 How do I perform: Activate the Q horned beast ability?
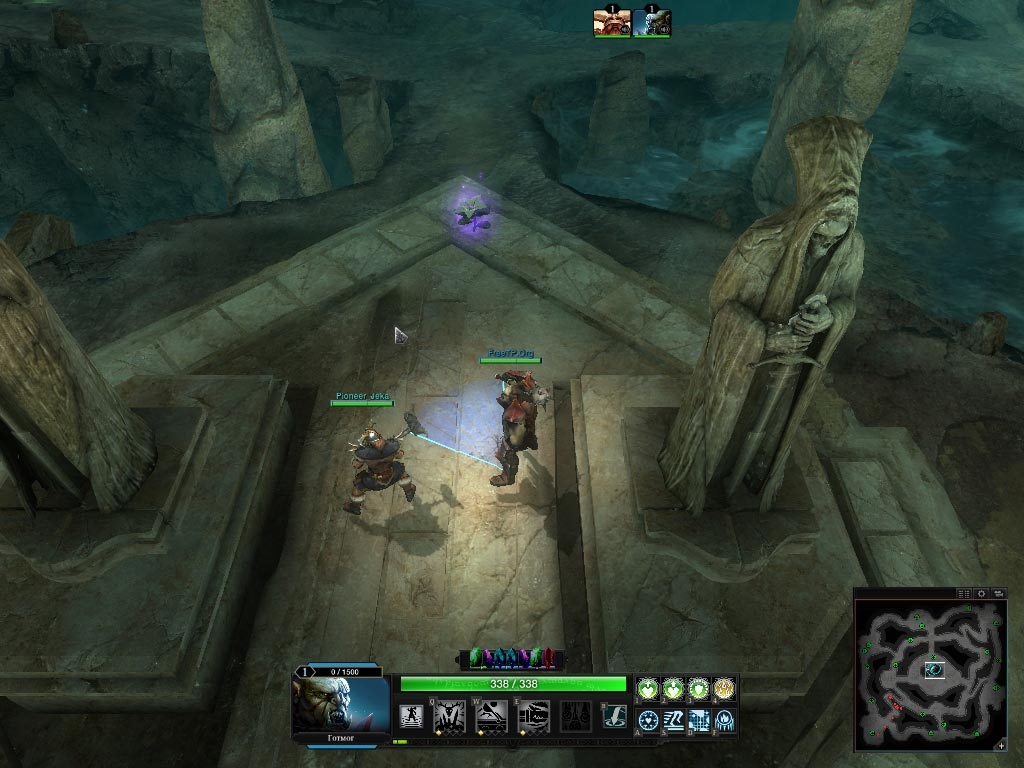[x=449, y=715]
